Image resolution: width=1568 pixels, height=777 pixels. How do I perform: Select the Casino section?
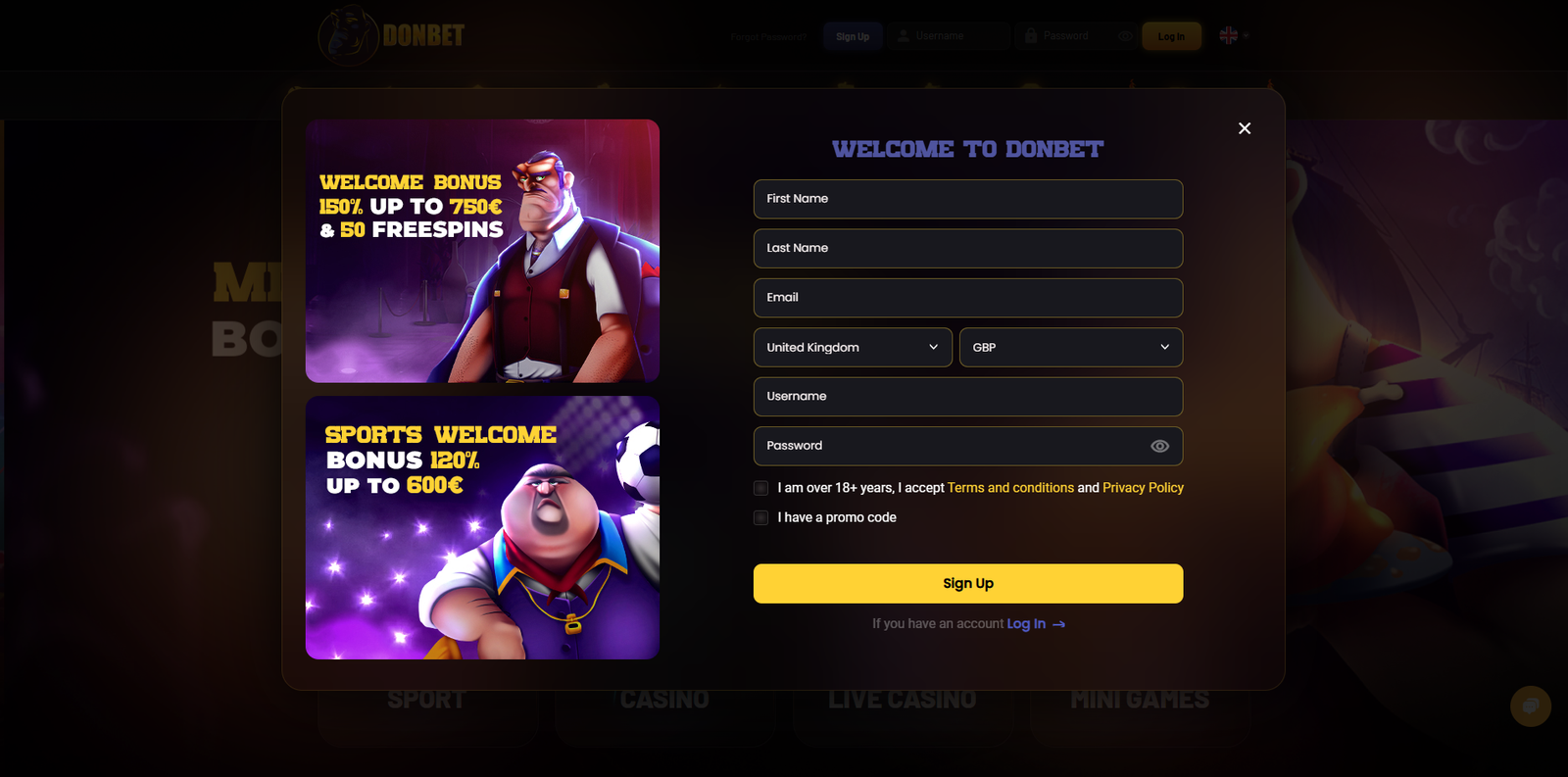click(x=663, y=699)
